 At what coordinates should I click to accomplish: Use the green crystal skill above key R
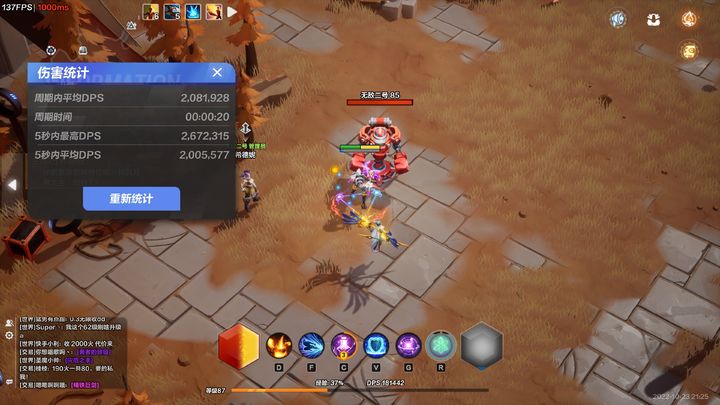click(440, 346)
